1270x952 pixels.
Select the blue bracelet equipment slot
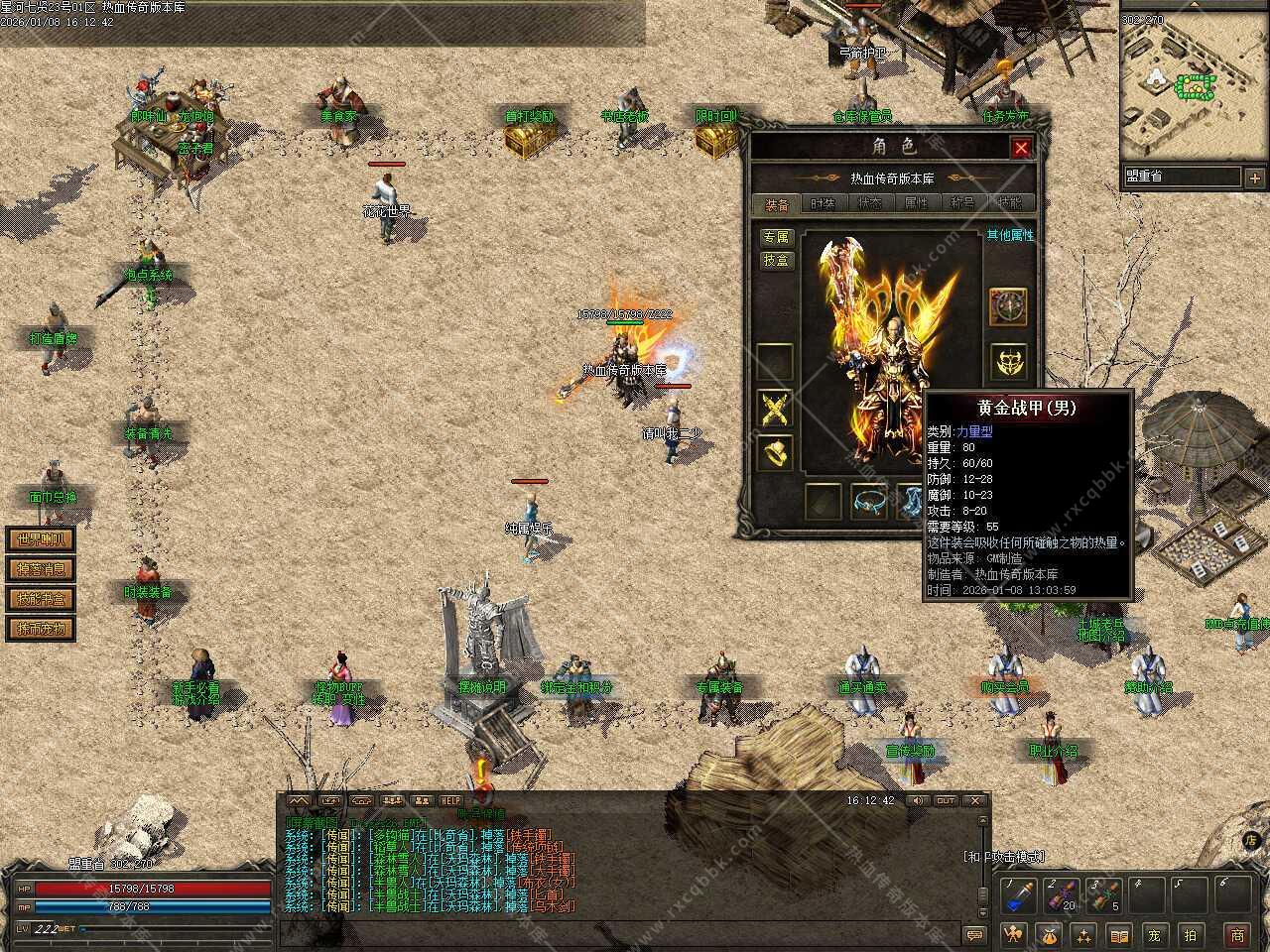pos(869,502)
